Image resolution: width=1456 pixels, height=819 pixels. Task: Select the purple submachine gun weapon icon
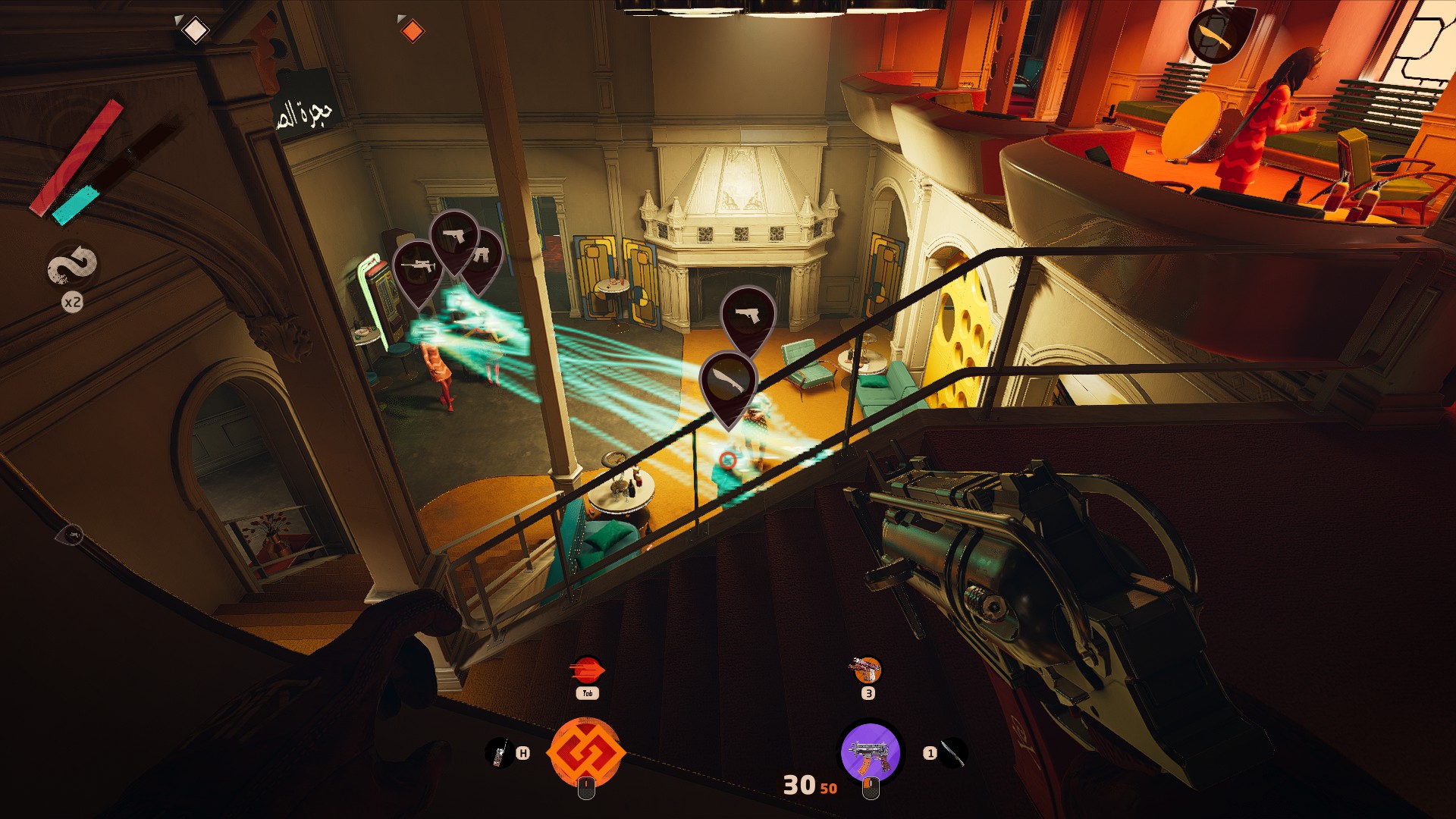pos(870,753)
